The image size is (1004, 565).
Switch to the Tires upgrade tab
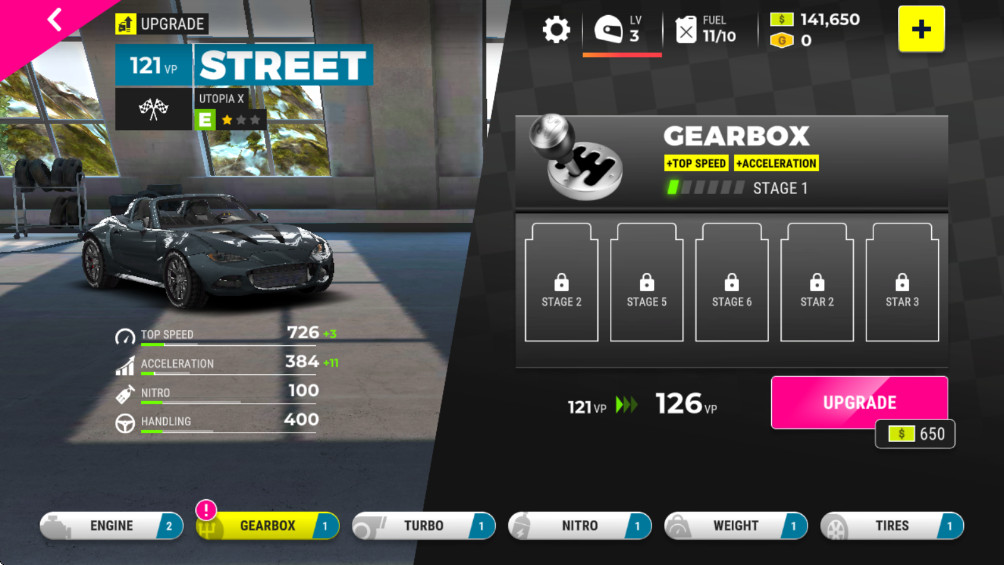pos(891,526)
